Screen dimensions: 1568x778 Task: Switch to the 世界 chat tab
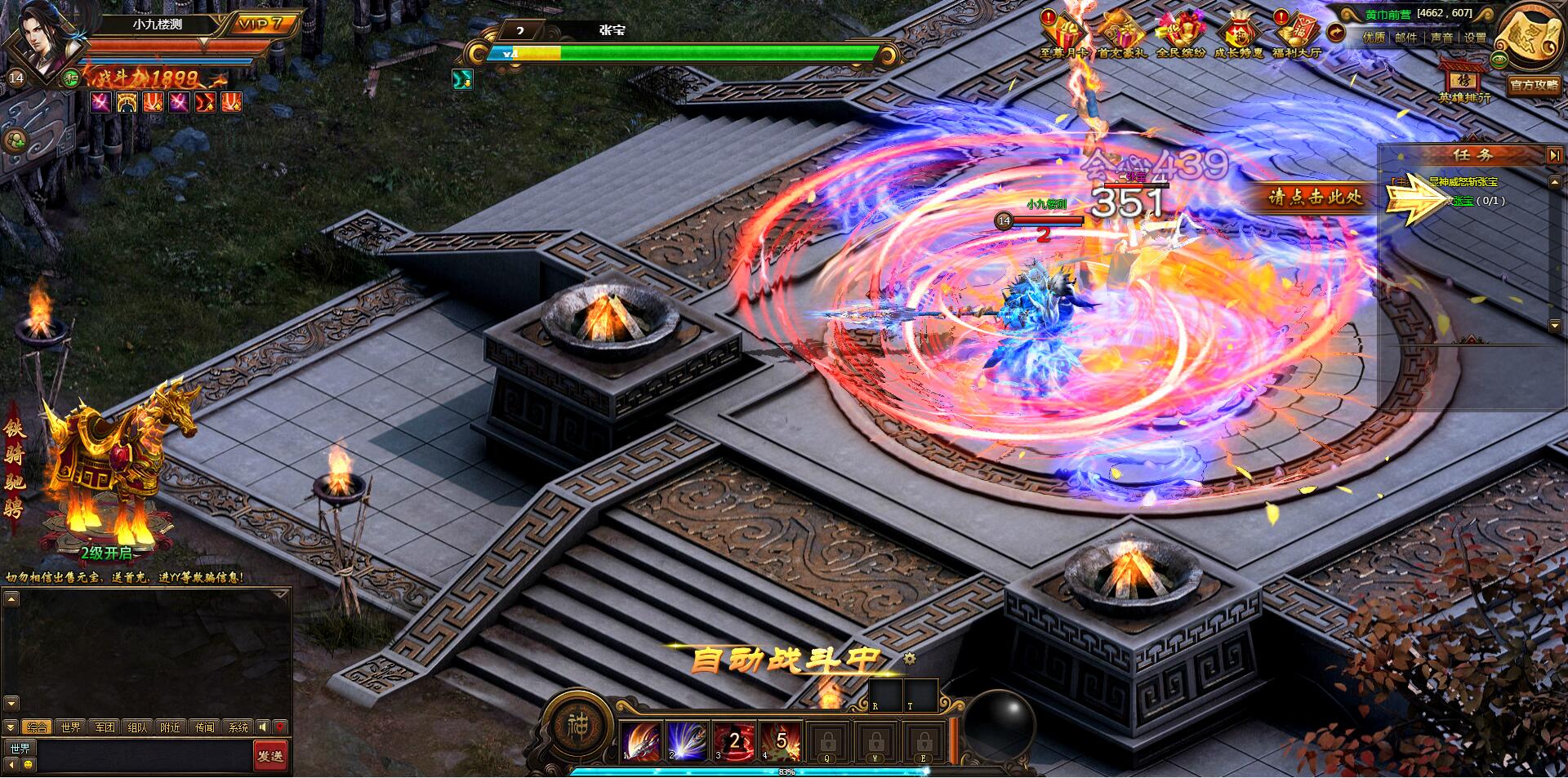71,727
